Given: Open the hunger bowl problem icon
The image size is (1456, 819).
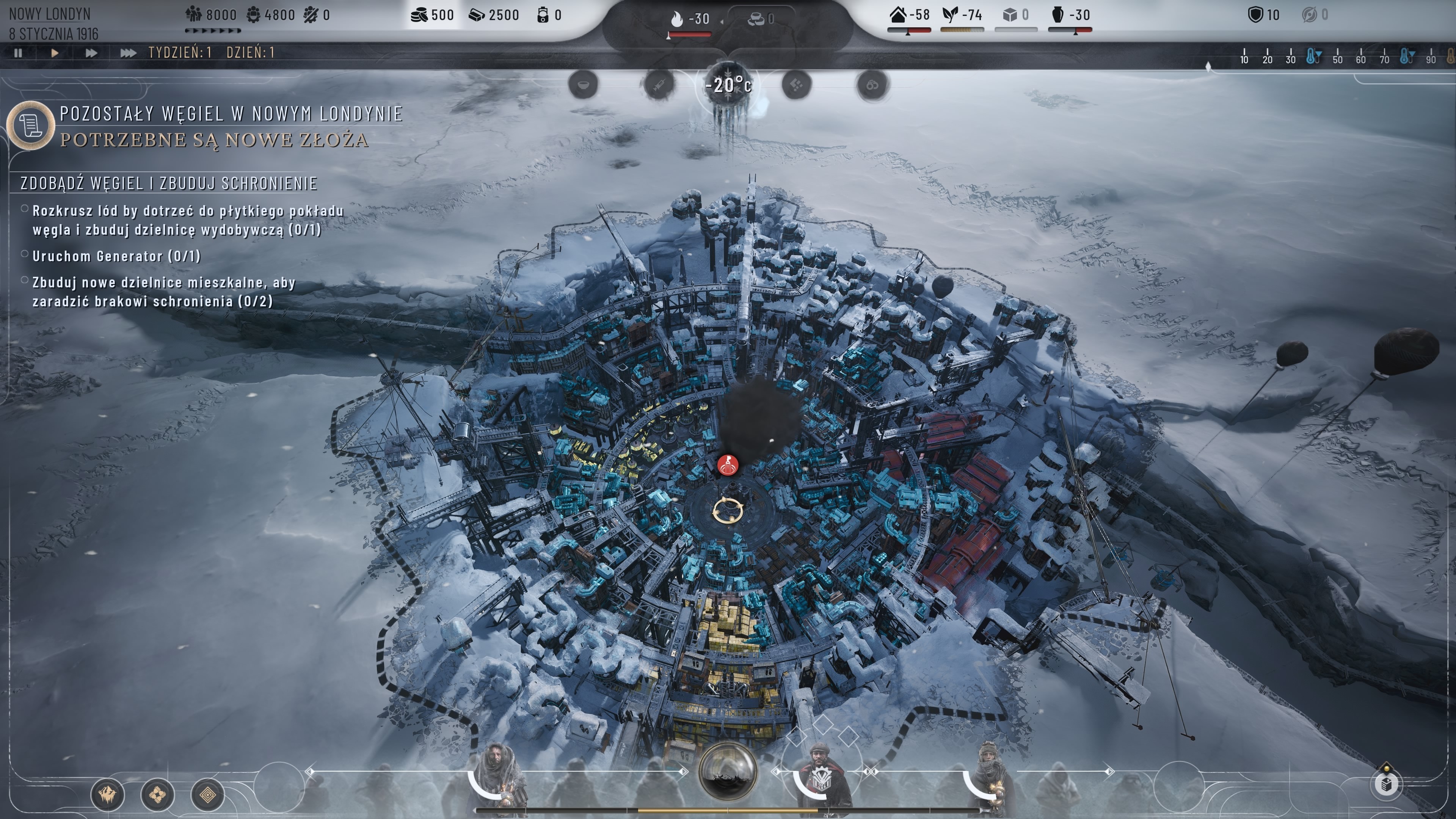Looking at the screenshot, I should pyautogui.click(x=583, y=85).
